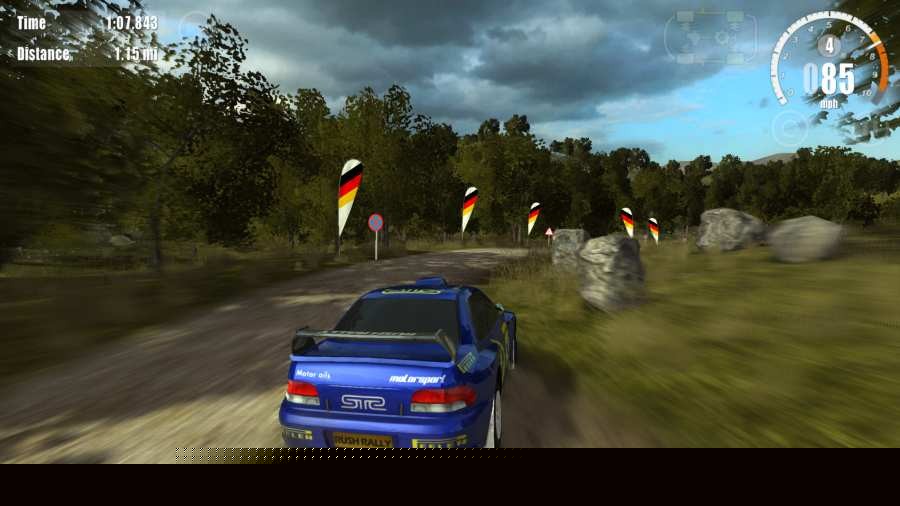Click the car damage diagram icon
Screen dimensions: 900x506
coord(712,36)
